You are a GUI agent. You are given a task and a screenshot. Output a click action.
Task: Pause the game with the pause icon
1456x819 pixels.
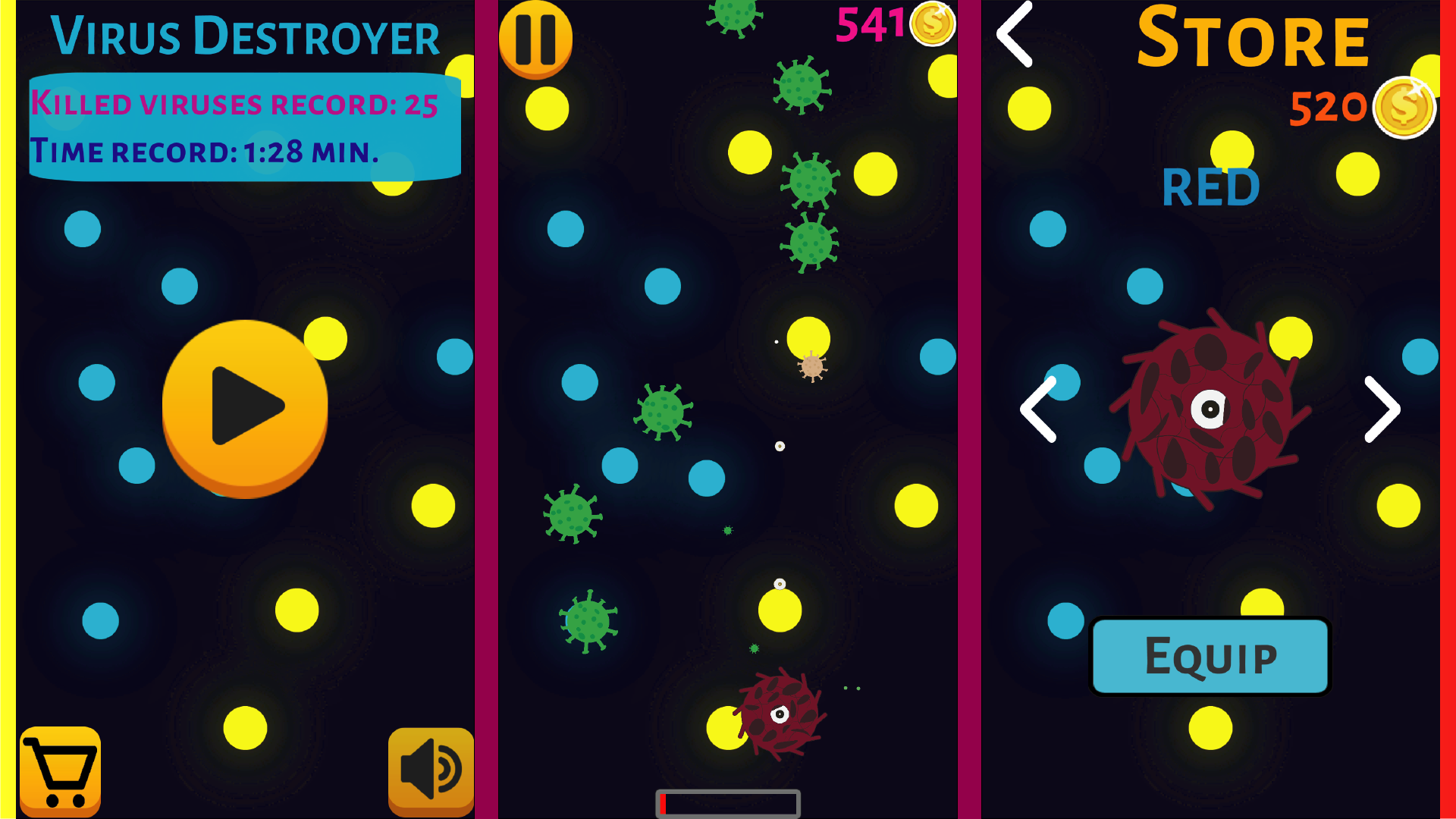536,39
